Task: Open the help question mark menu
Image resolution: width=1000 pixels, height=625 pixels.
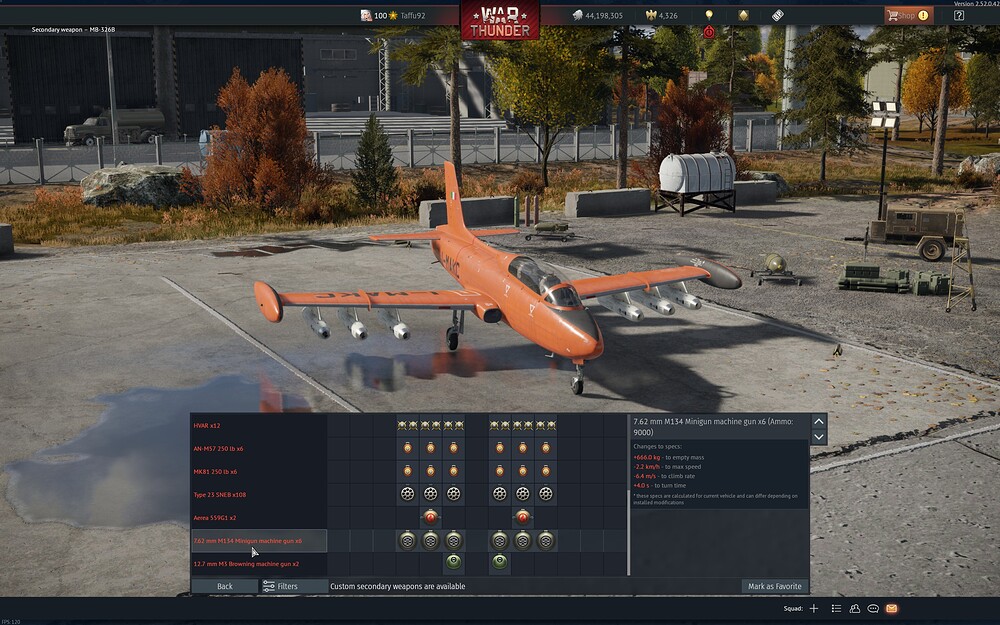Action: coord(959,15)
